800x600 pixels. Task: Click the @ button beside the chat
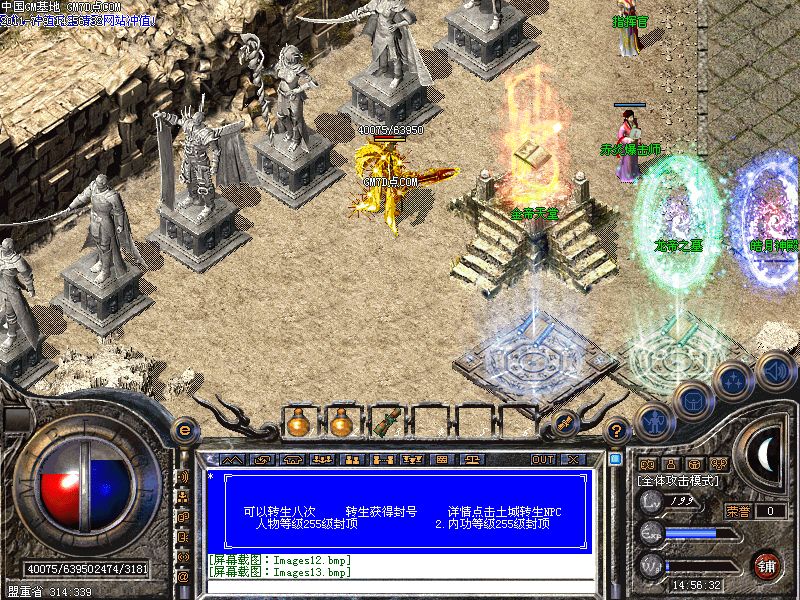pos(183,576)
